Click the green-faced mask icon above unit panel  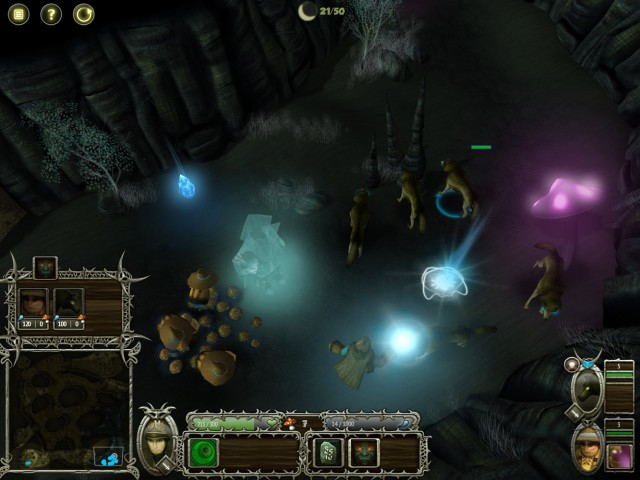[45, 268]
